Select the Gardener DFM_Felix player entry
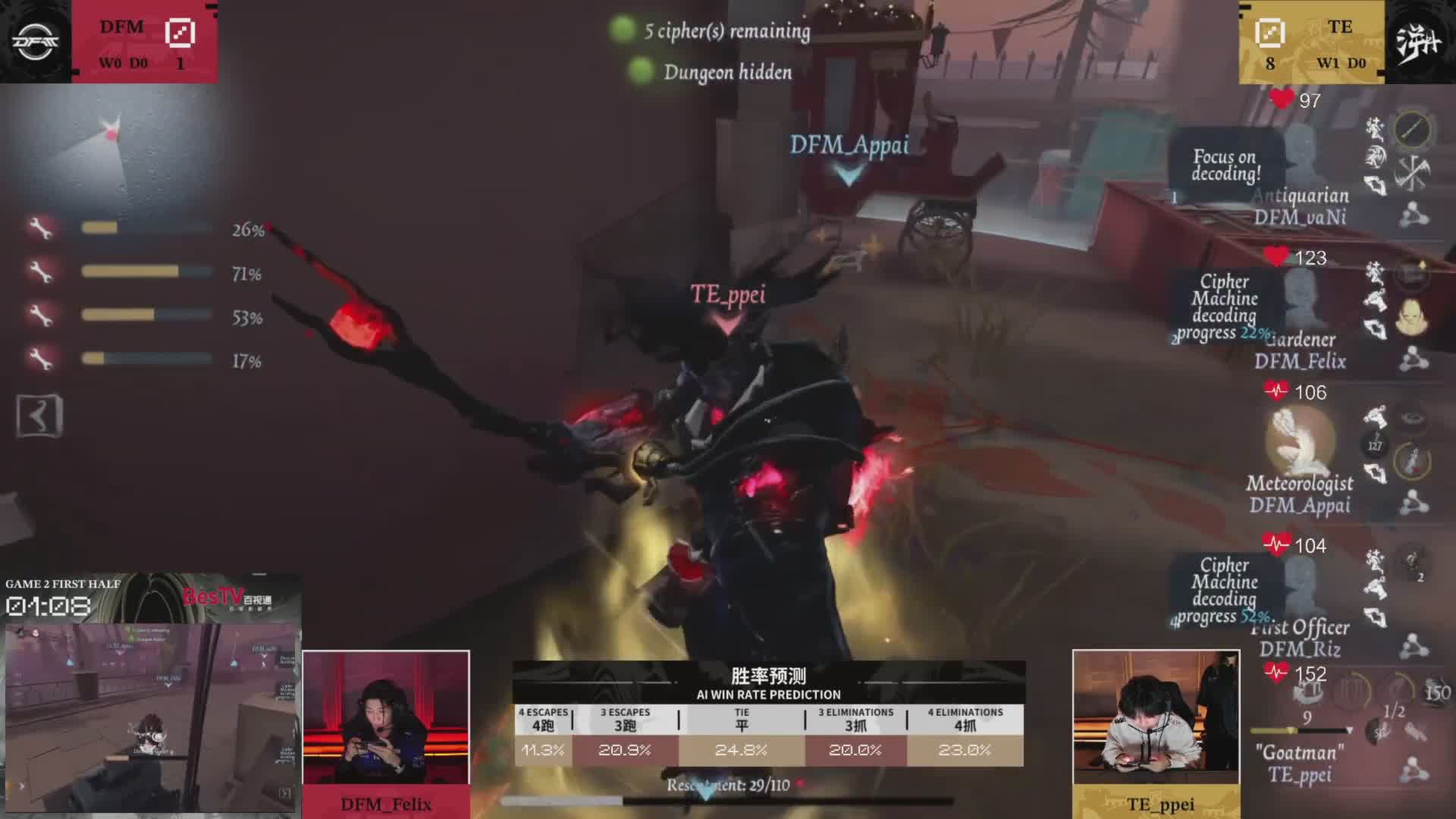This screenshot has width=1456, height=819. [1300, 350]
